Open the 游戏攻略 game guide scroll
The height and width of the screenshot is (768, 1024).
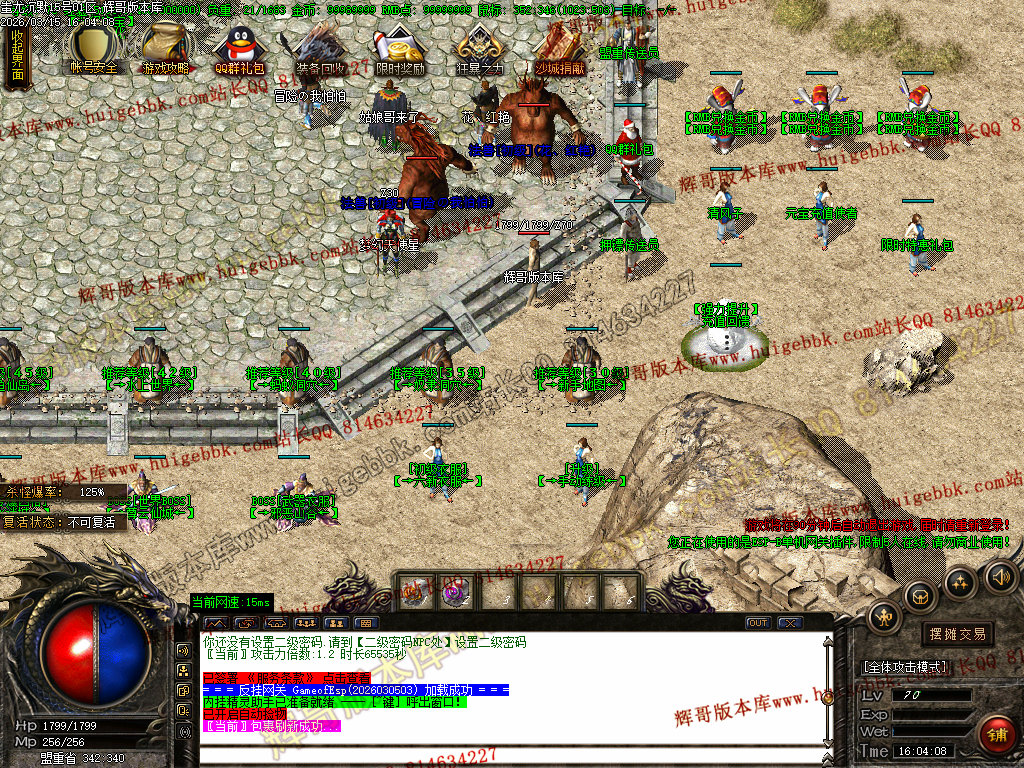pyautogui.click(x=165, y=48)
